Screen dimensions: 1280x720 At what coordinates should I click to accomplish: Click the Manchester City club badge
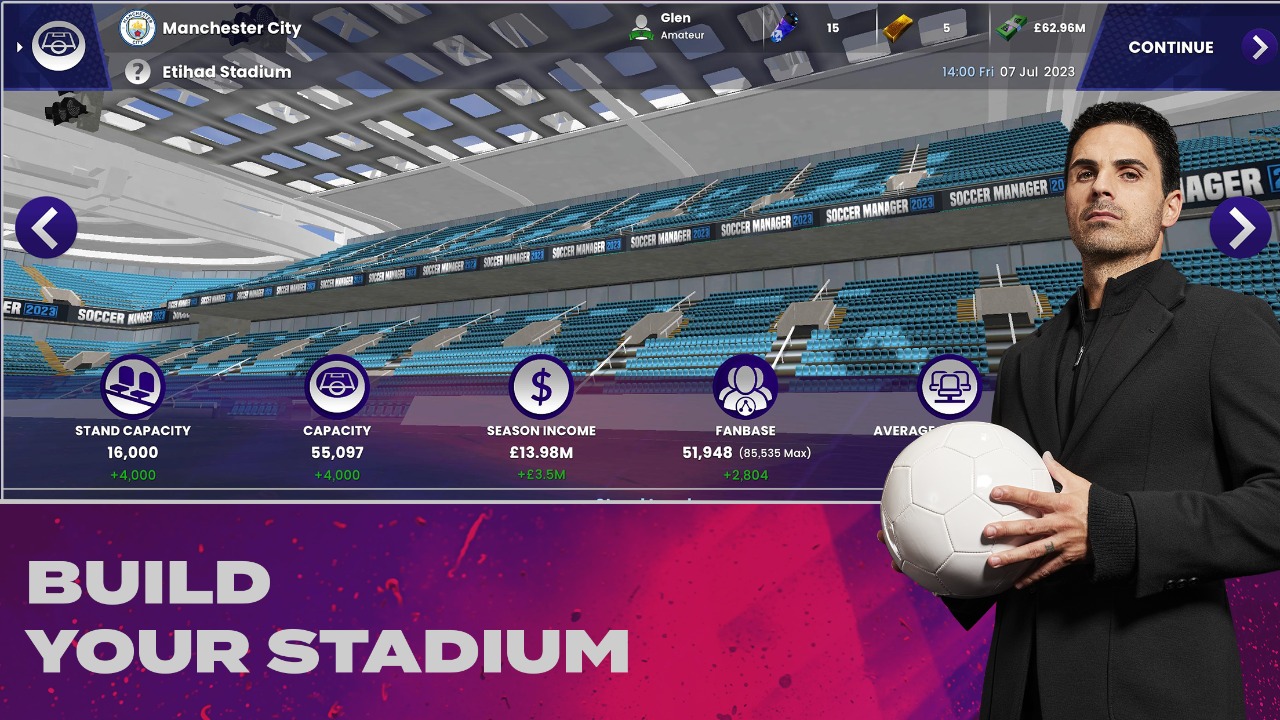click(138, 28)
